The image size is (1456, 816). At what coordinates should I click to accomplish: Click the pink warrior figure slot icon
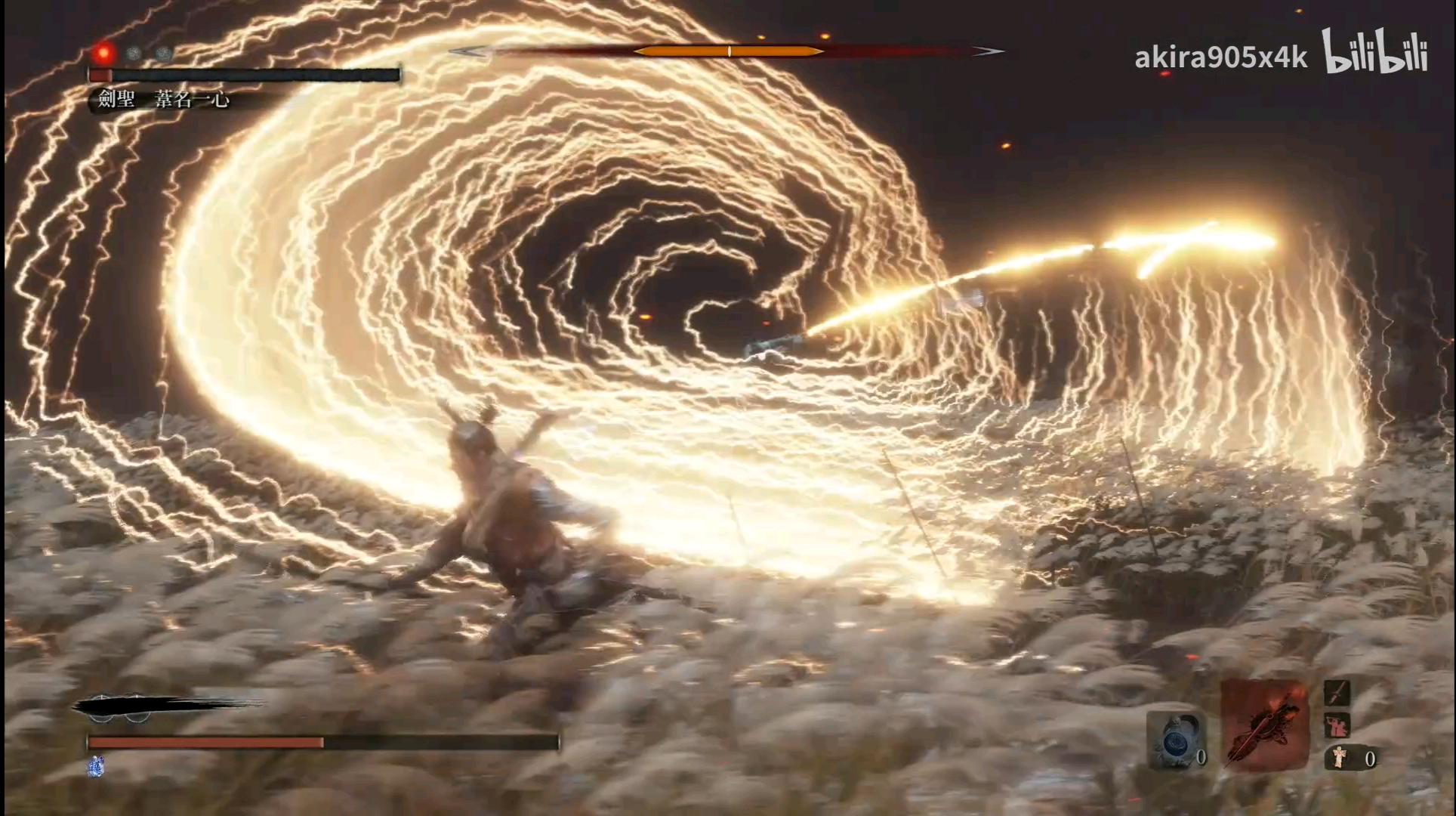point(1337,725)
